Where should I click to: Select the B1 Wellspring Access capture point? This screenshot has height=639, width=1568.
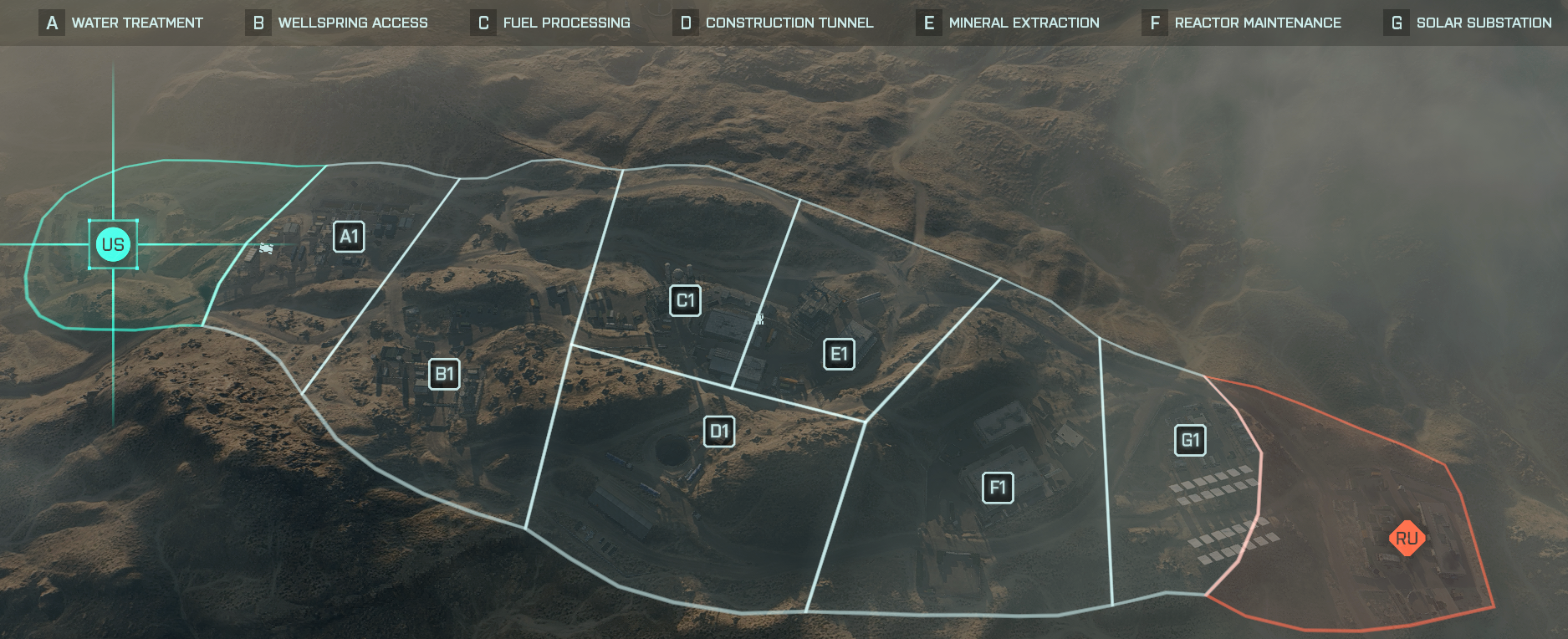coord(444,374)
